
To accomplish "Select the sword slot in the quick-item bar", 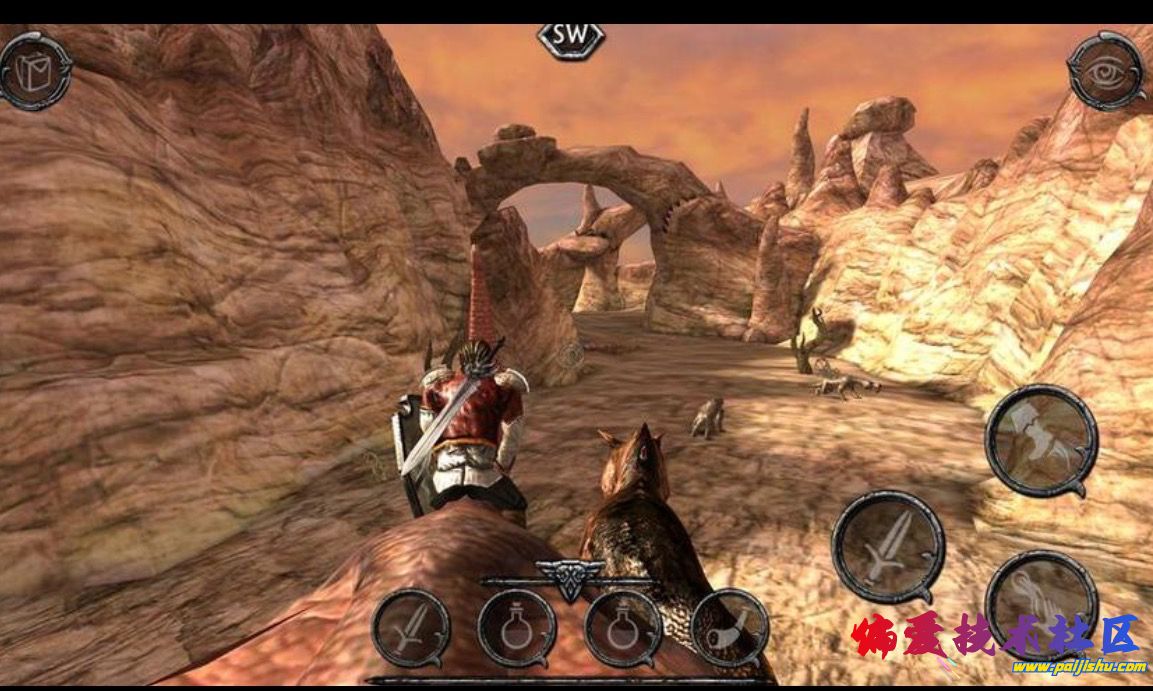I will 411,628.
